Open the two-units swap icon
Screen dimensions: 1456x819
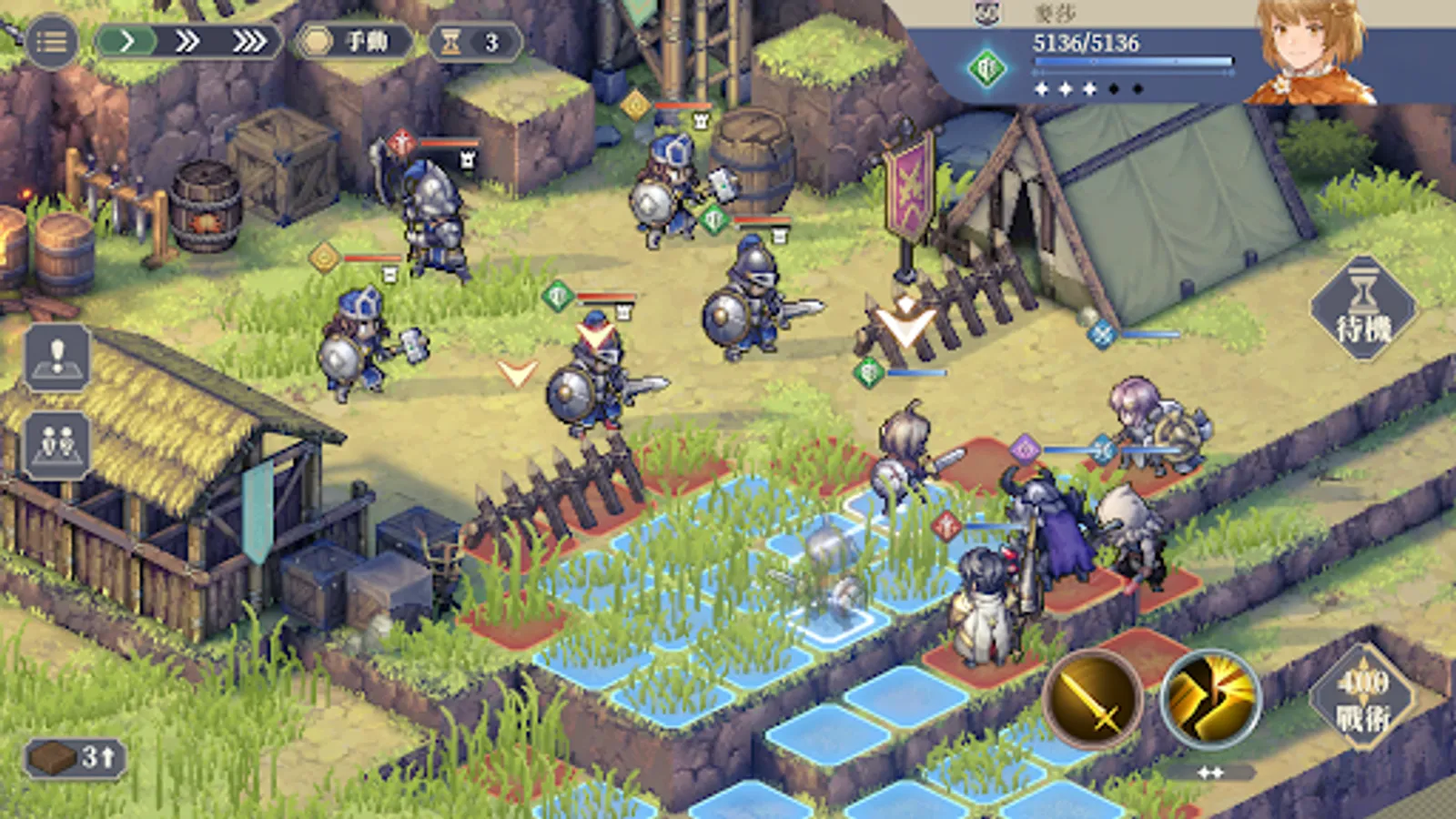[x=57, y=445]
